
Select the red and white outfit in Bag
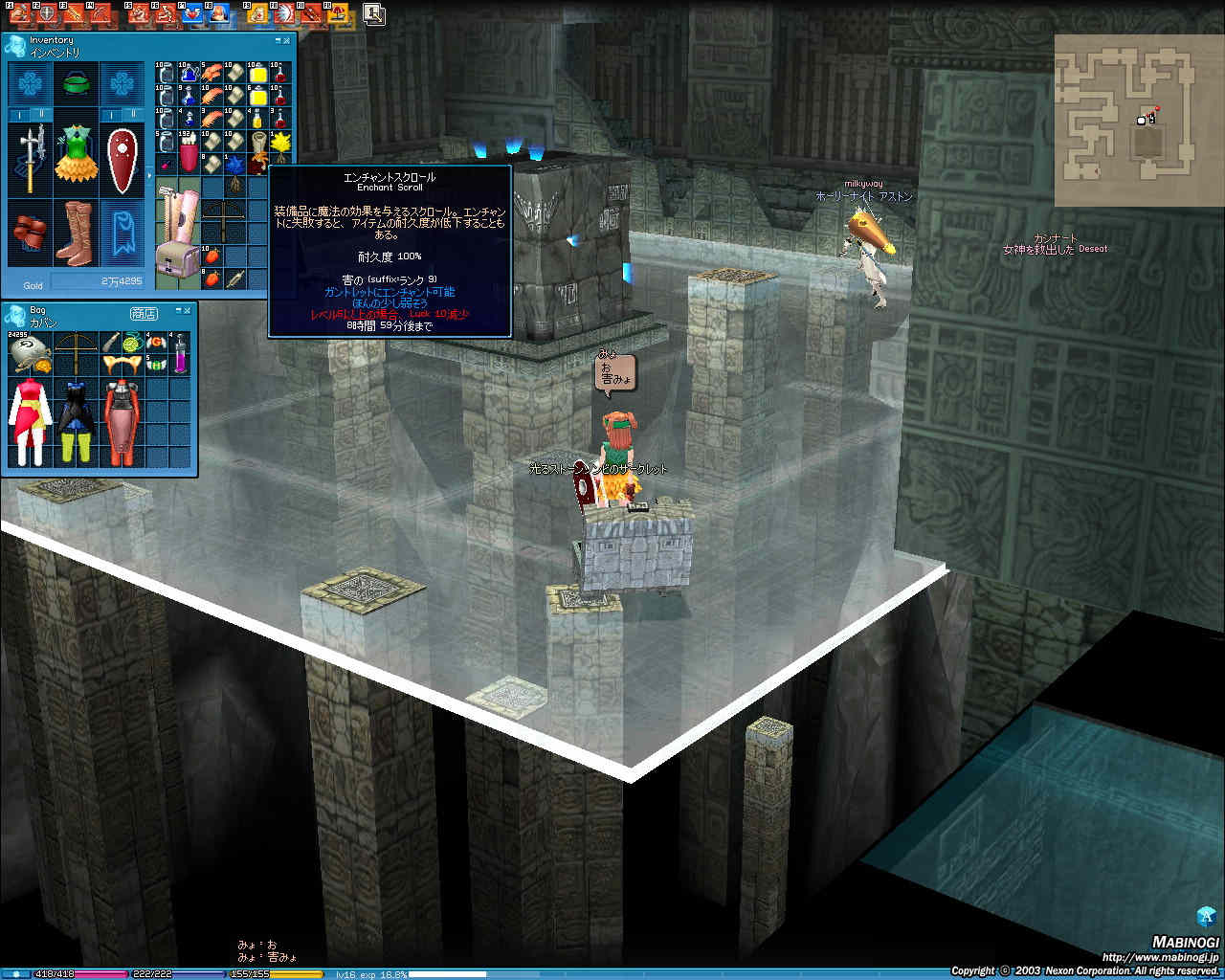[29, 420]
